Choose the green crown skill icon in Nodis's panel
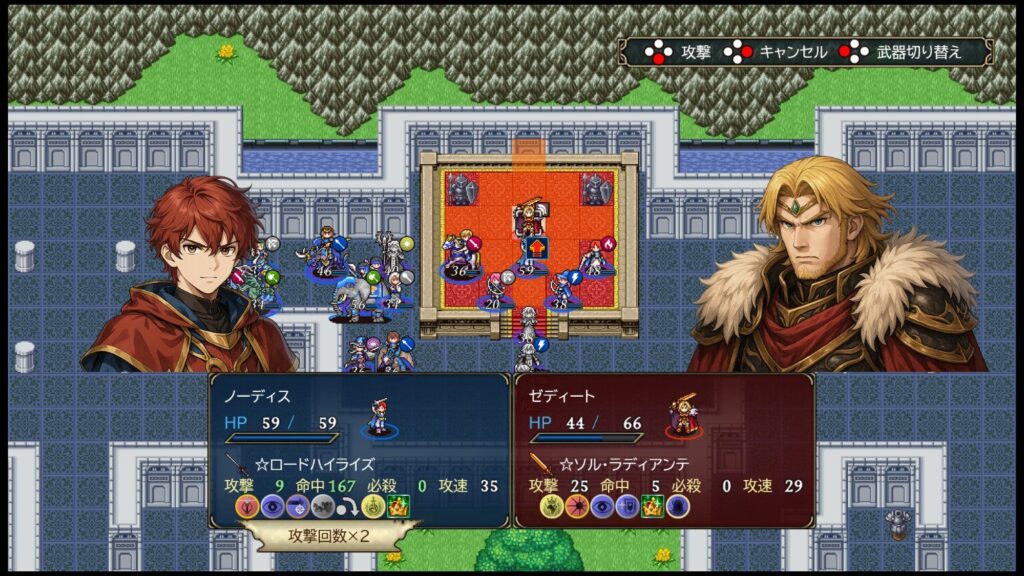Screen dimensions: 1024x576 (x=399, y=507)
